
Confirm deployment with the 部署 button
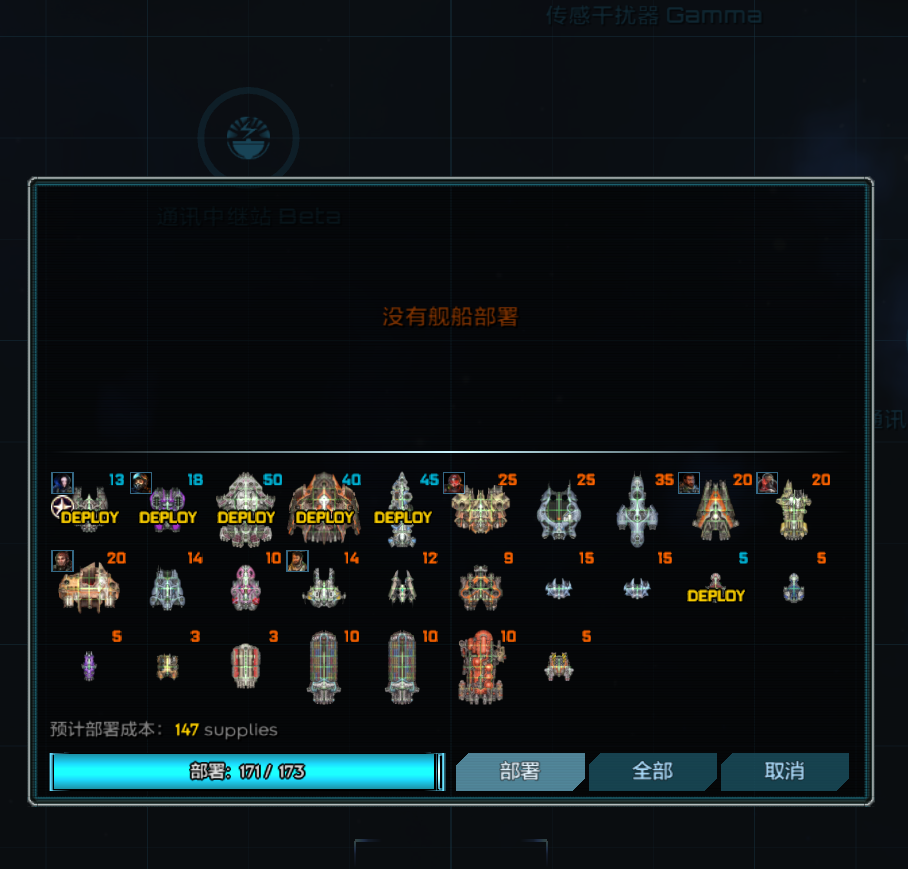tap(519, 772)
